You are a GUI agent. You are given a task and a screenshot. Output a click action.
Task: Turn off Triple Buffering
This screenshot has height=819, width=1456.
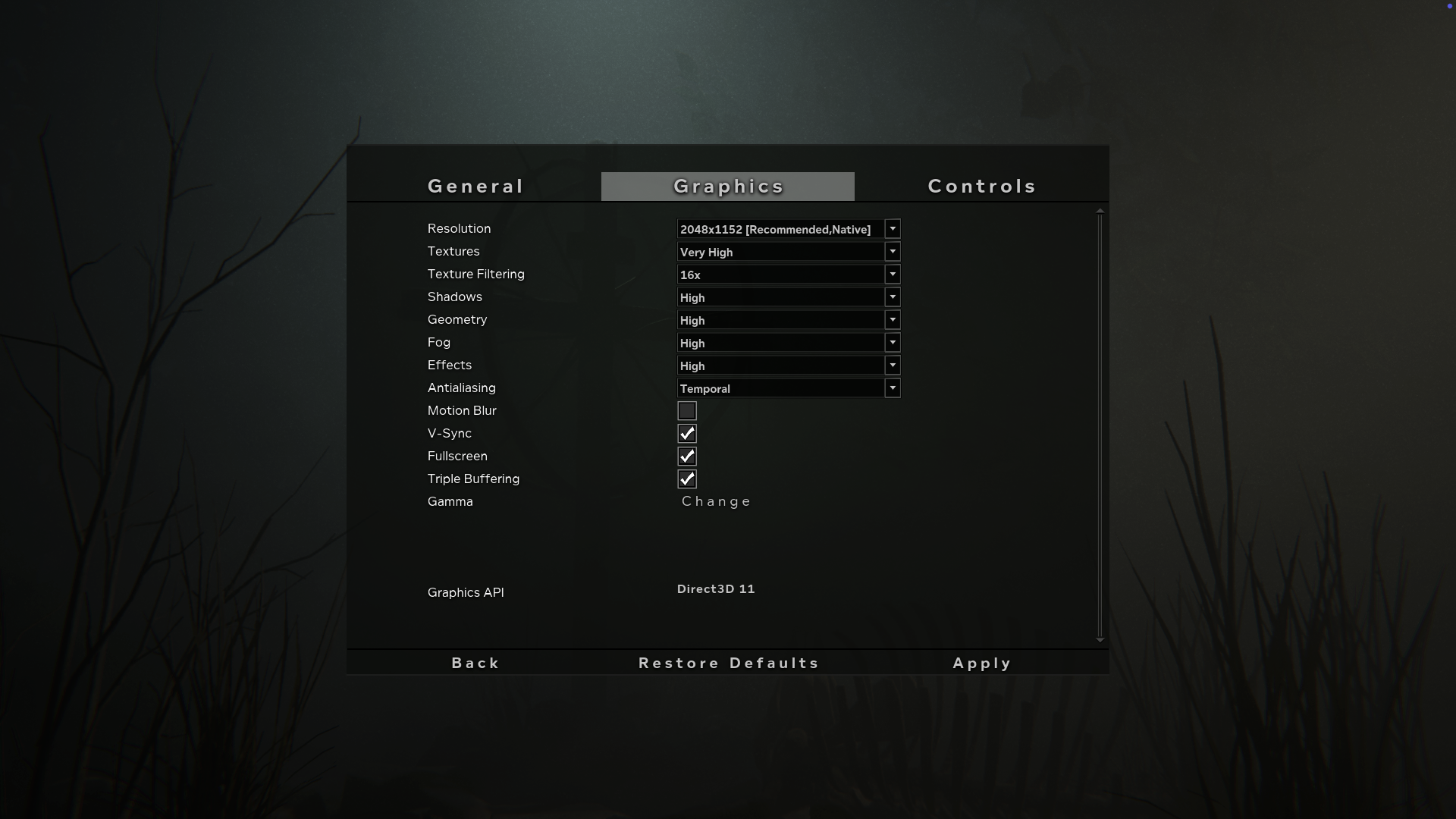(687, 479)
